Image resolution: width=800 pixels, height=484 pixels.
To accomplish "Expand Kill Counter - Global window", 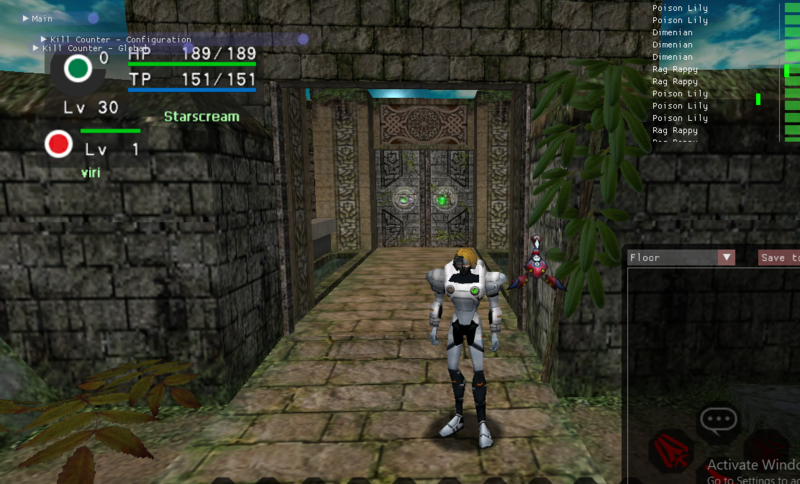I will pyautogui.click(x=36, y=48).
